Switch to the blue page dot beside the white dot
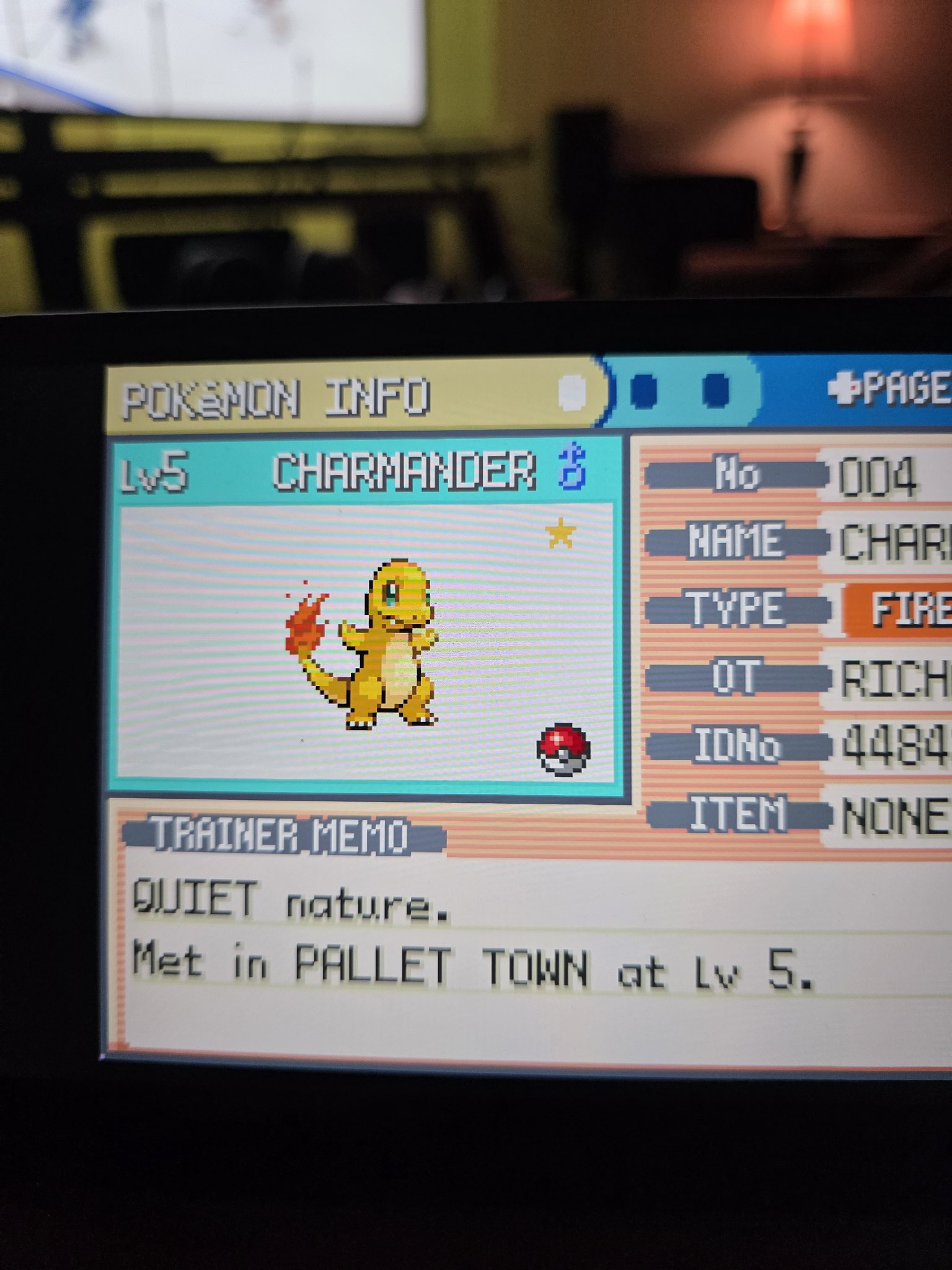This screenshot has width=952, height=1270. point(644,391)
